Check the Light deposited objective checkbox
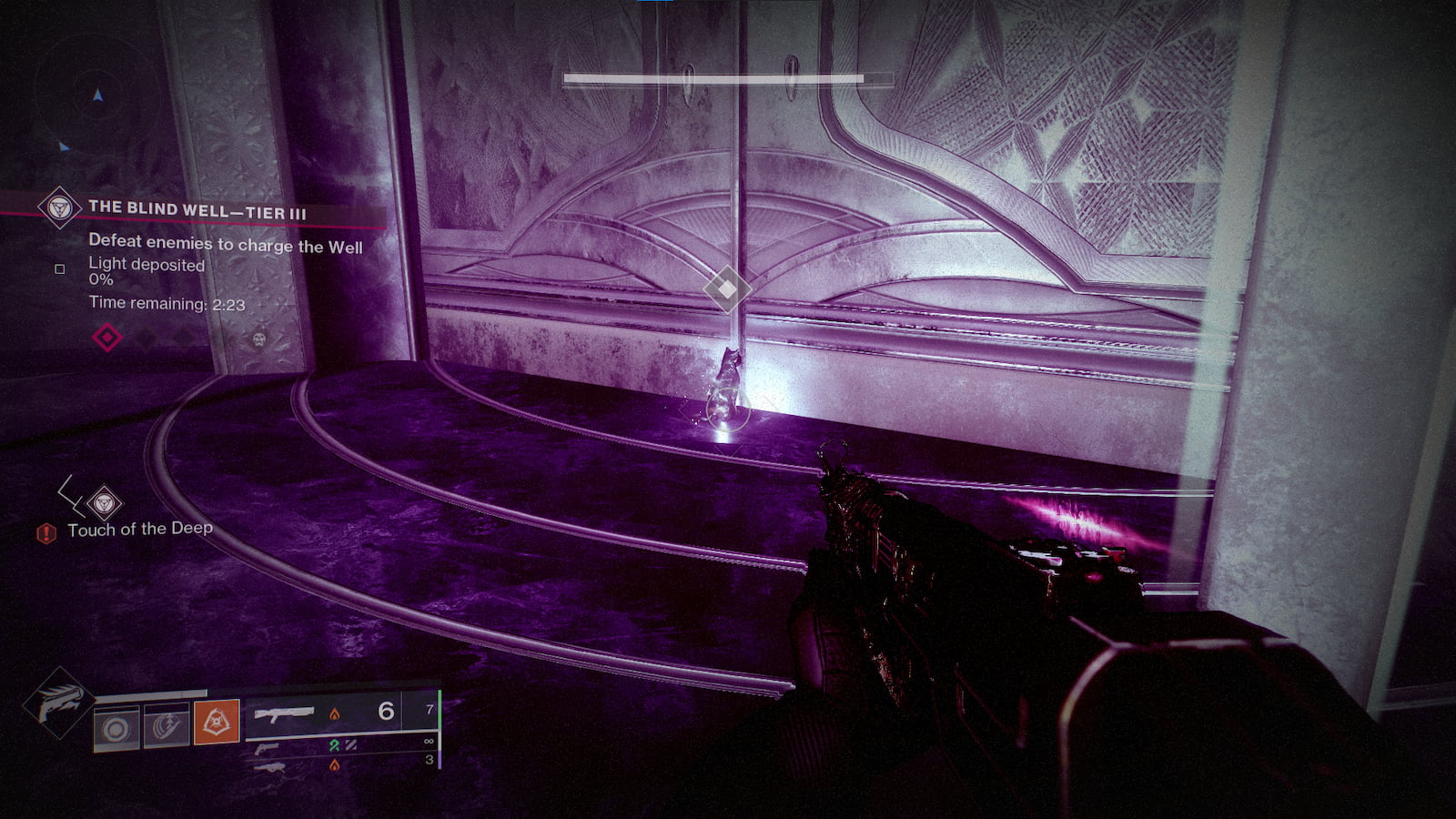The image size is (1456, 819). tap(60, 268)
